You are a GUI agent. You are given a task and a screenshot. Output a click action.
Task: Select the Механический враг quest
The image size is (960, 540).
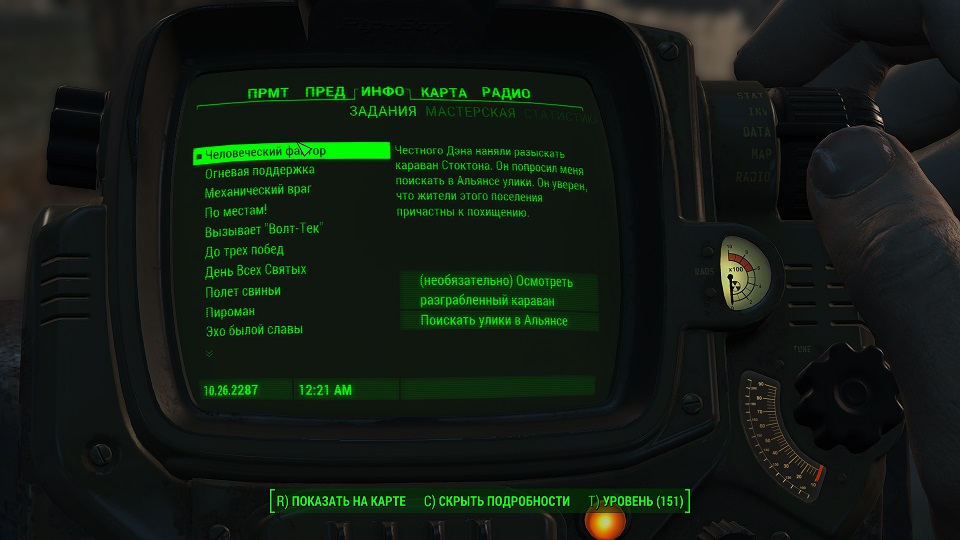click(259, 192)
